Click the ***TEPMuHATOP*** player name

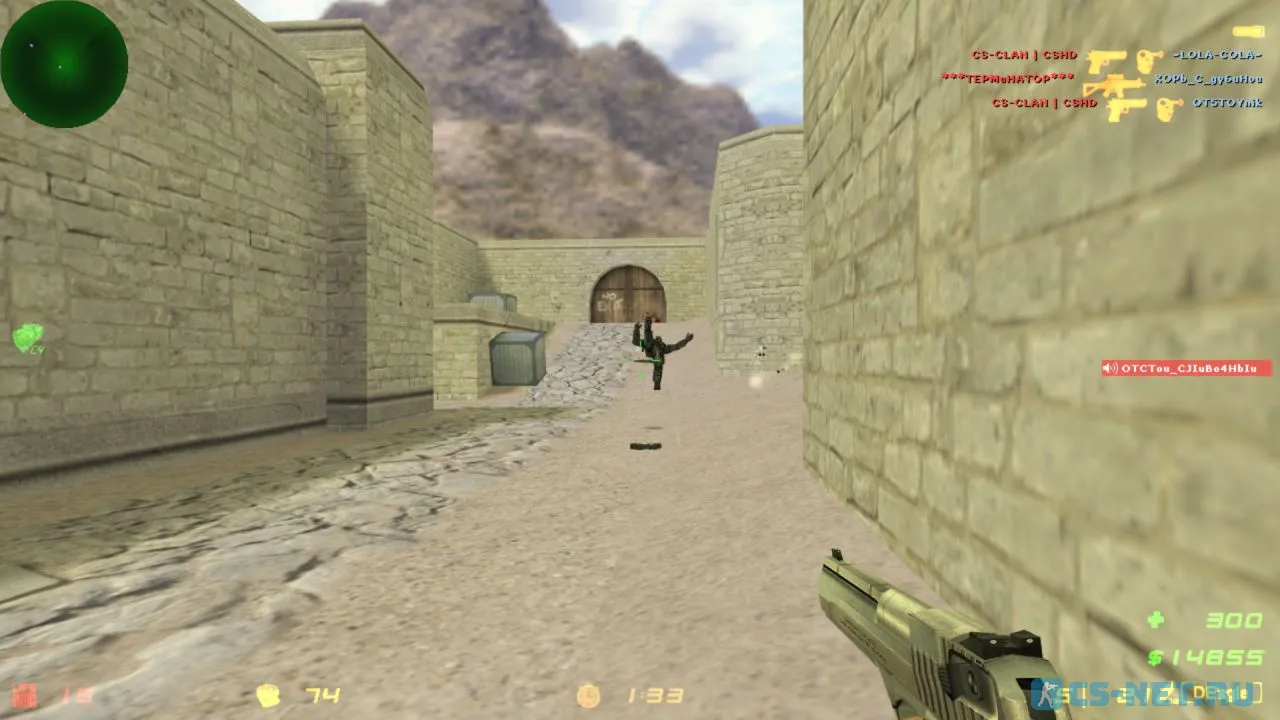click(1010, 78)
